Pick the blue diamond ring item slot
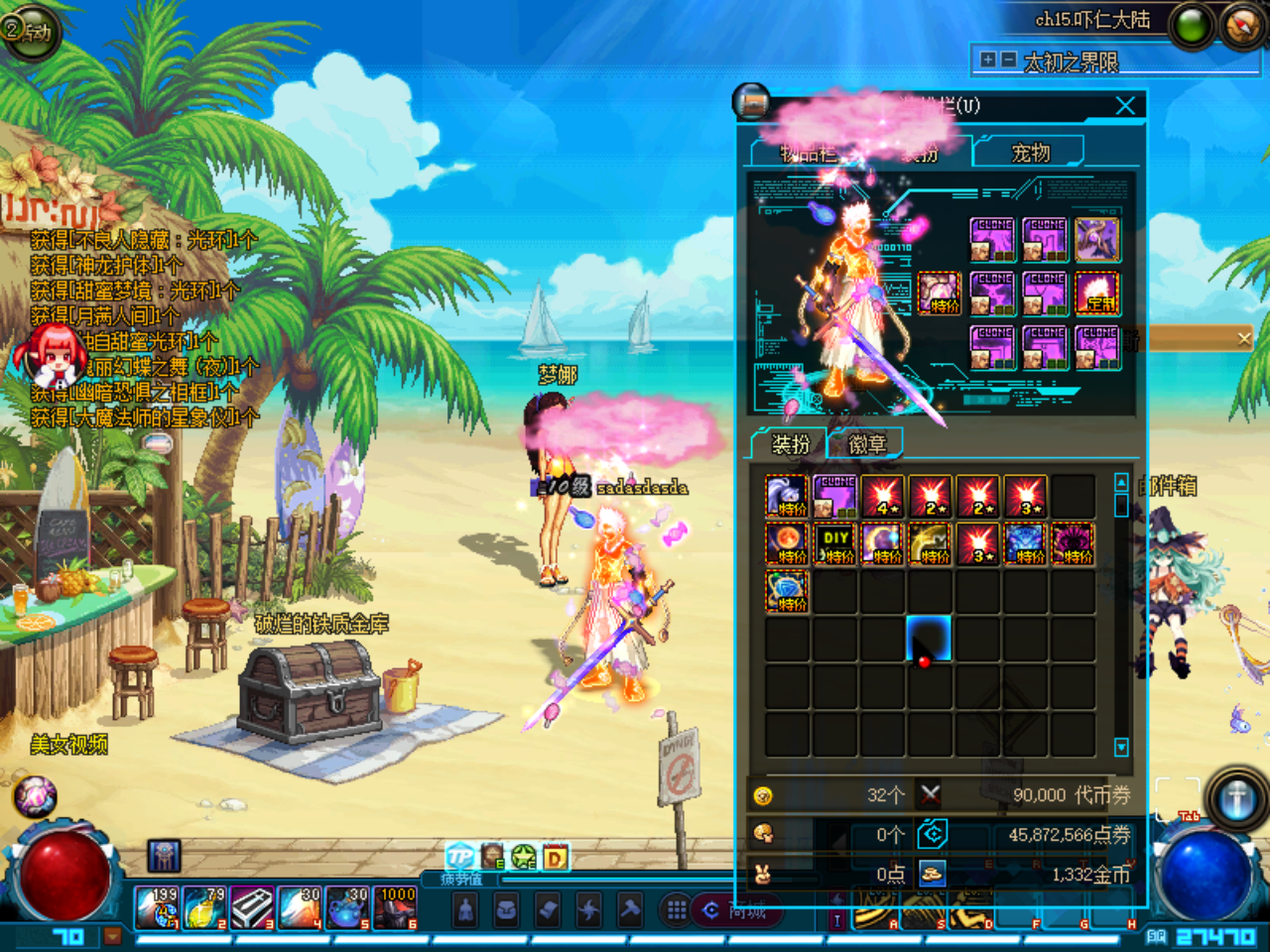This screenshot has height=952, width=1270. click(x=788, y=591)
